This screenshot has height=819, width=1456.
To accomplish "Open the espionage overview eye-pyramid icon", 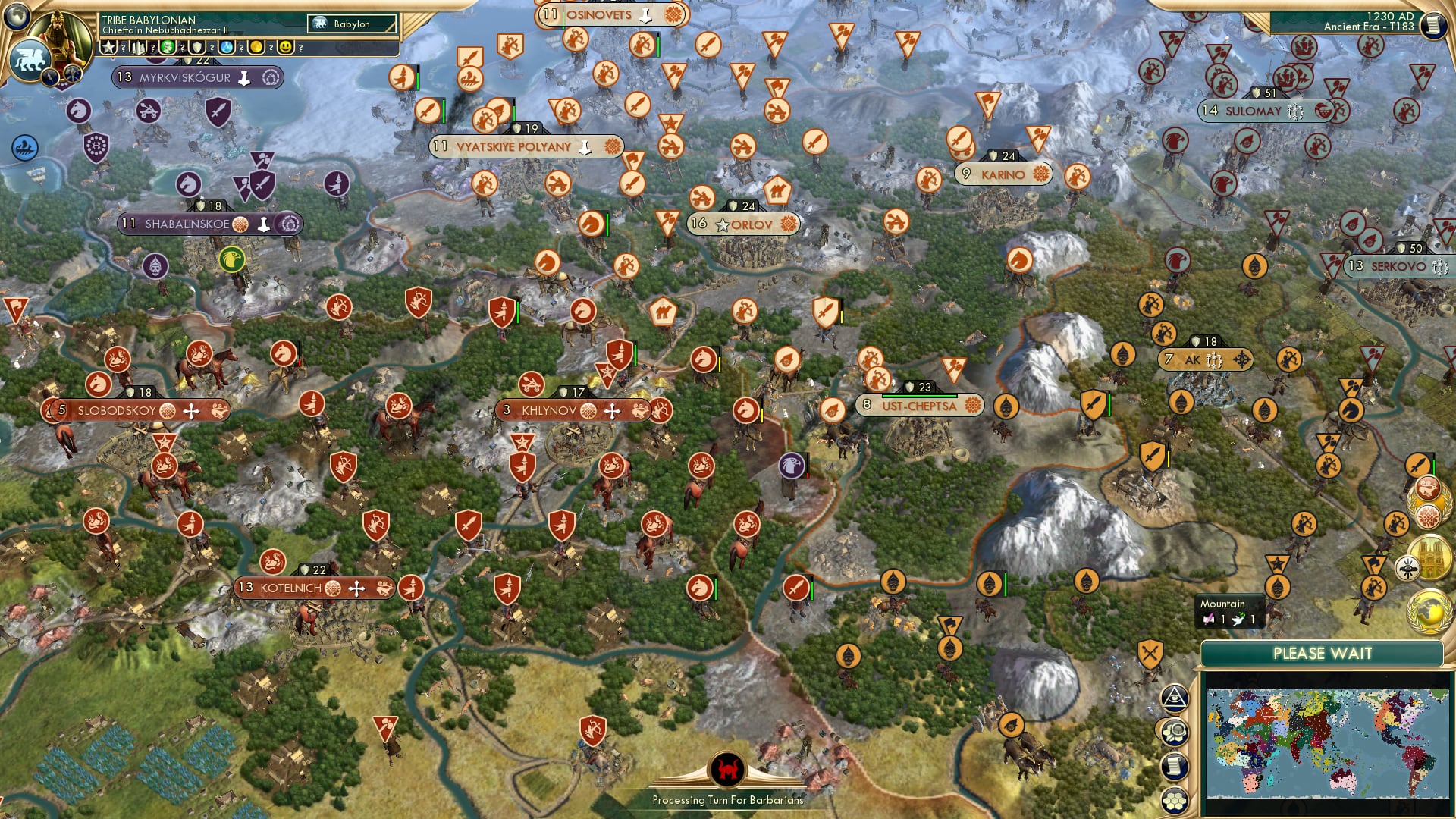I will tap(1175, 698).
